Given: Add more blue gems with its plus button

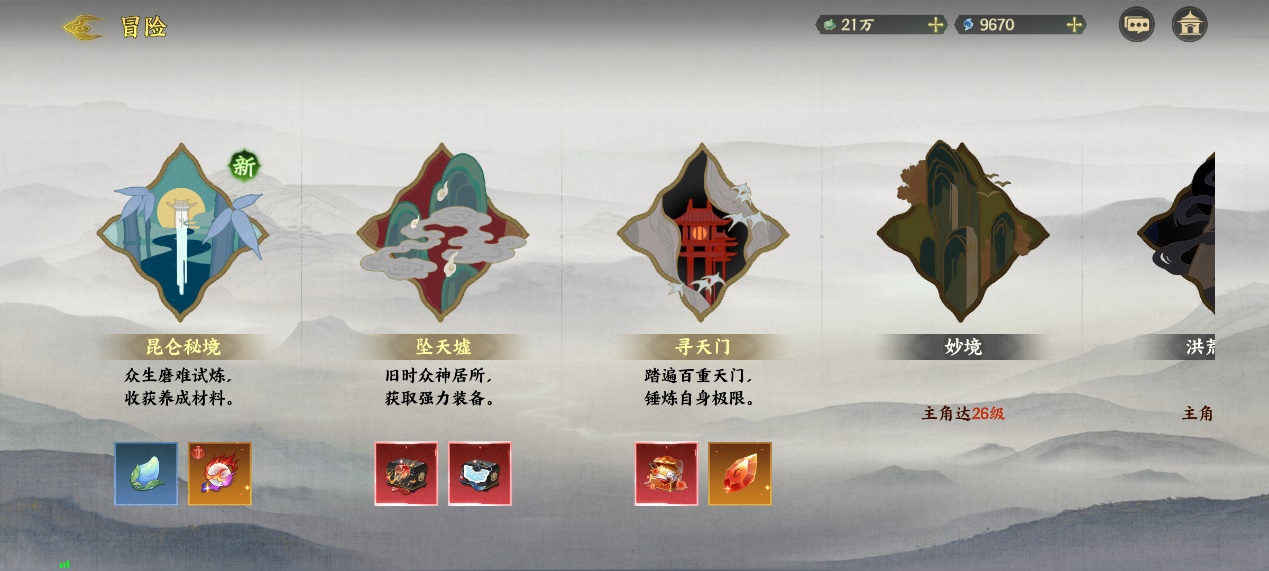Looking at the screenshot, I should (1074, 25).
